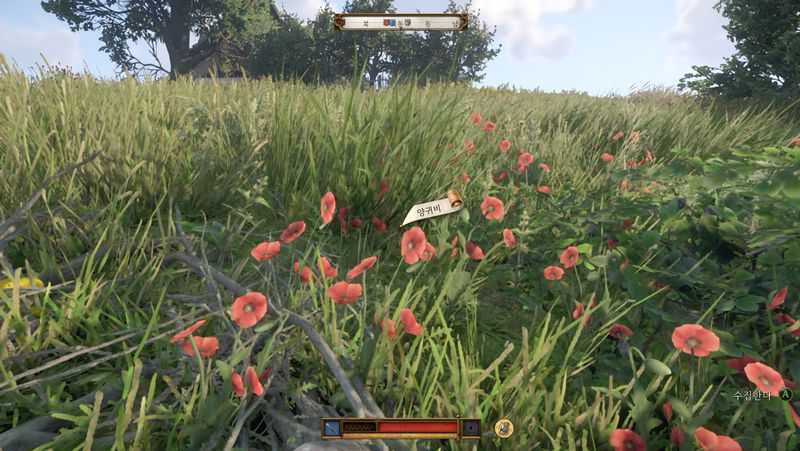Click the blue icon left of health bar

tap(332, 428)
